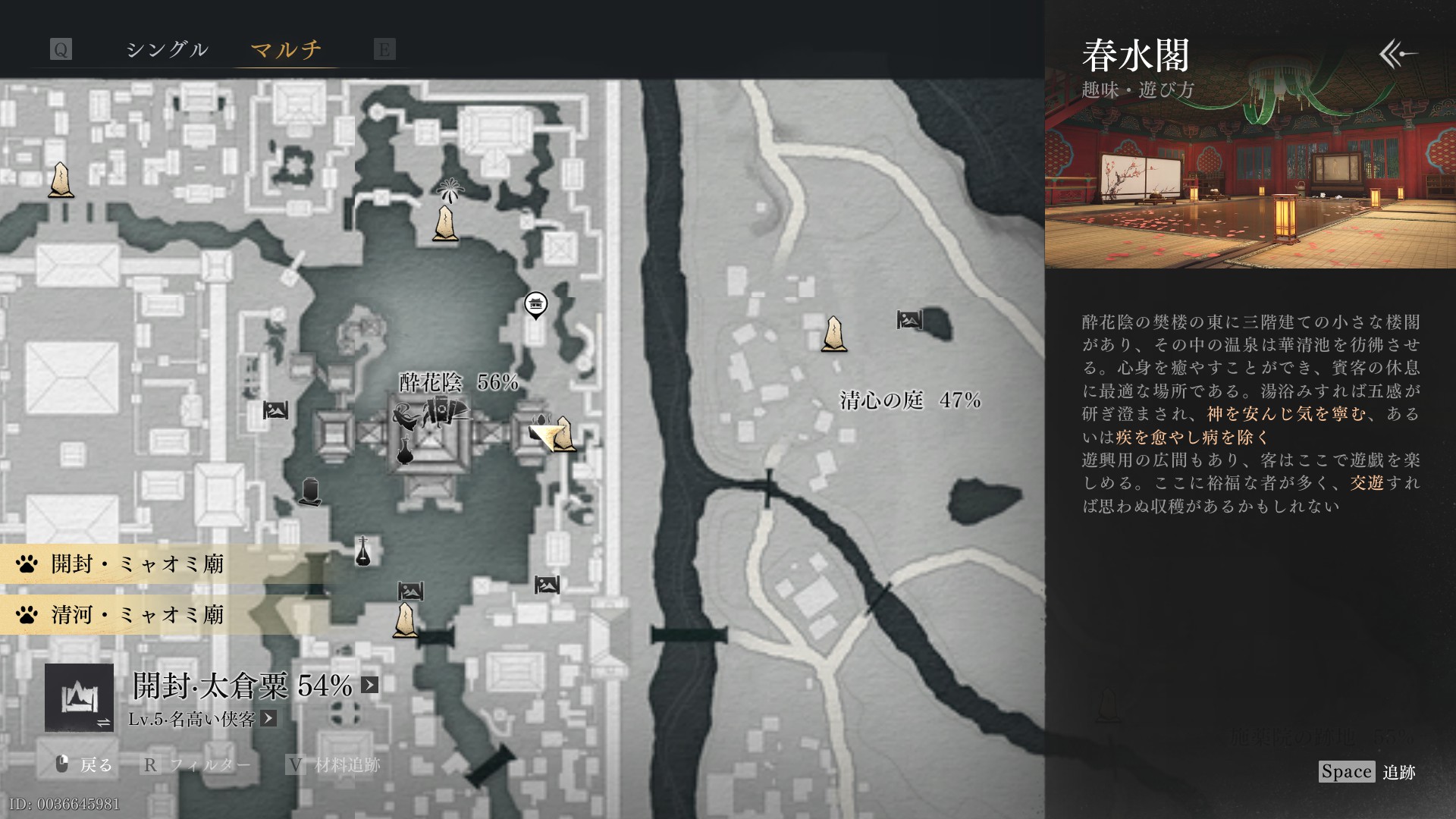Screen dimensions: 1456x819
Task: Click the 戻る back button
Action: coord(84,764)
